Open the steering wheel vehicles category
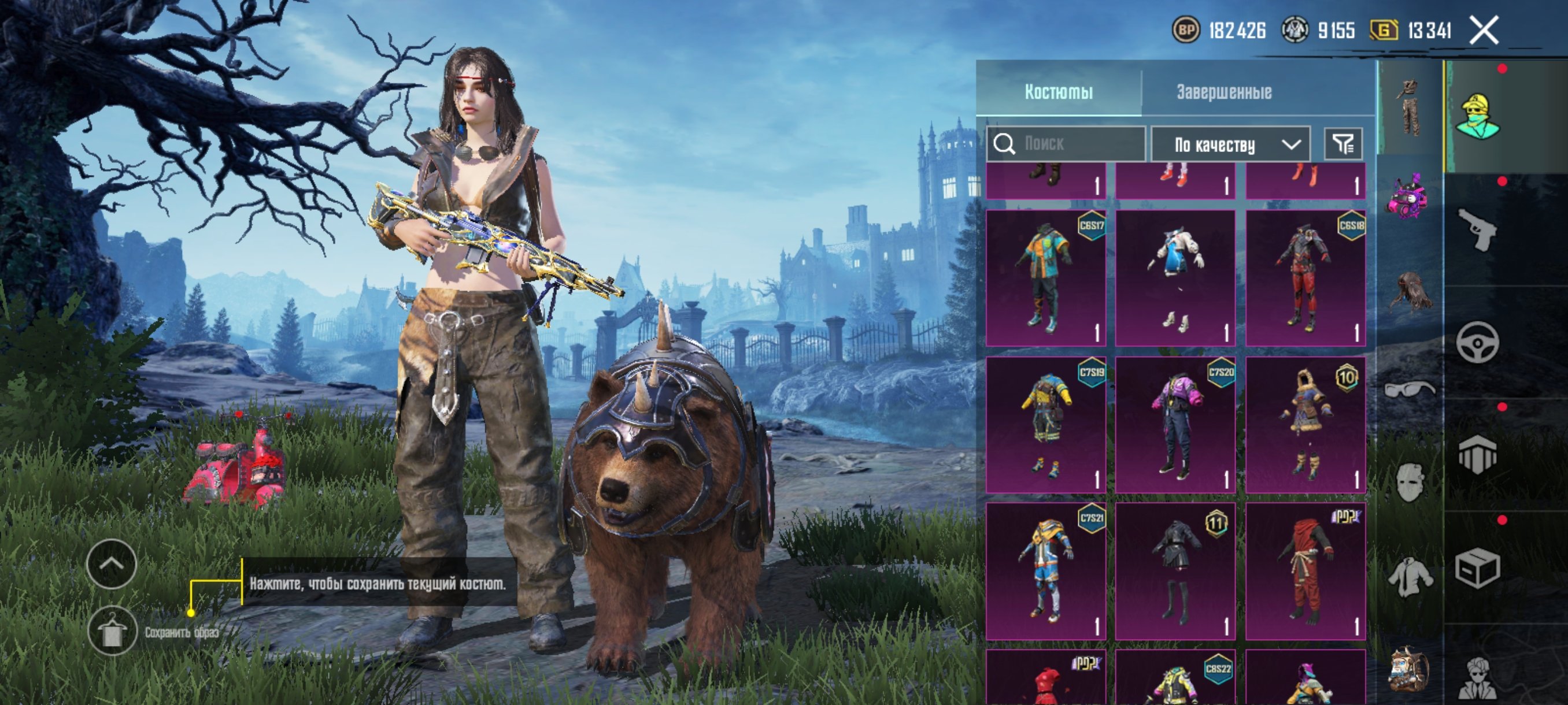Viewport: 1568px width, 705px height. pyautogui.click(x=1477, y=343)
